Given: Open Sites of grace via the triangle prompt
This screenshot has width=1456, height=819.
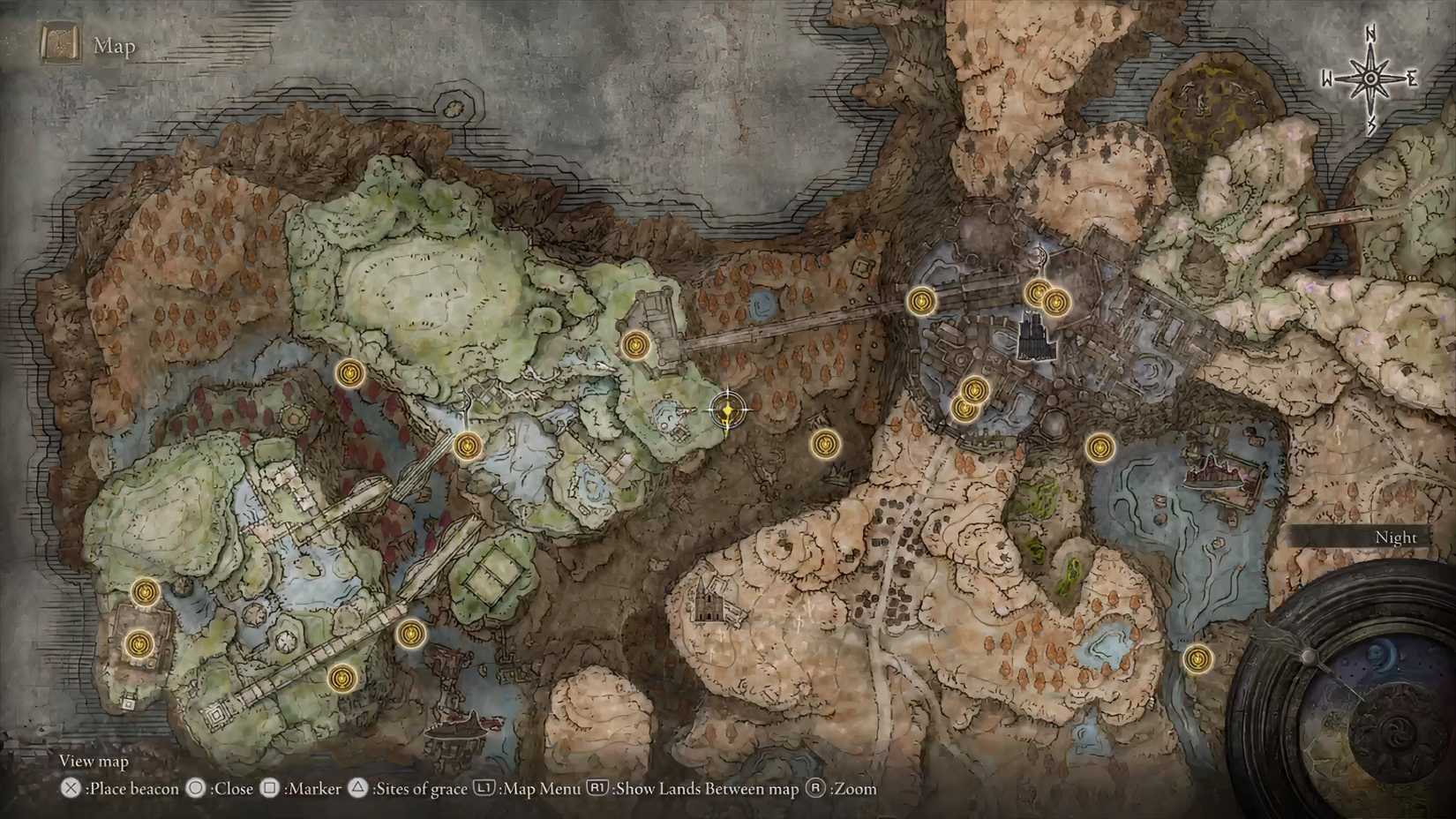Looking at the screenshot, I should click(x=417, y=789).
